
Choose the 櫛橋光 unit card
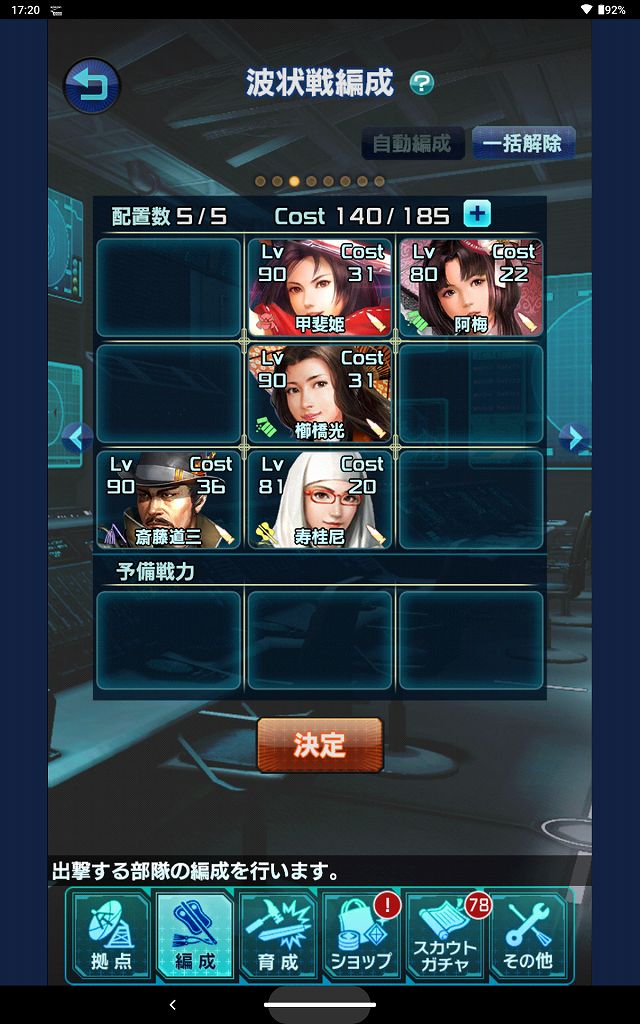(320, 393)
